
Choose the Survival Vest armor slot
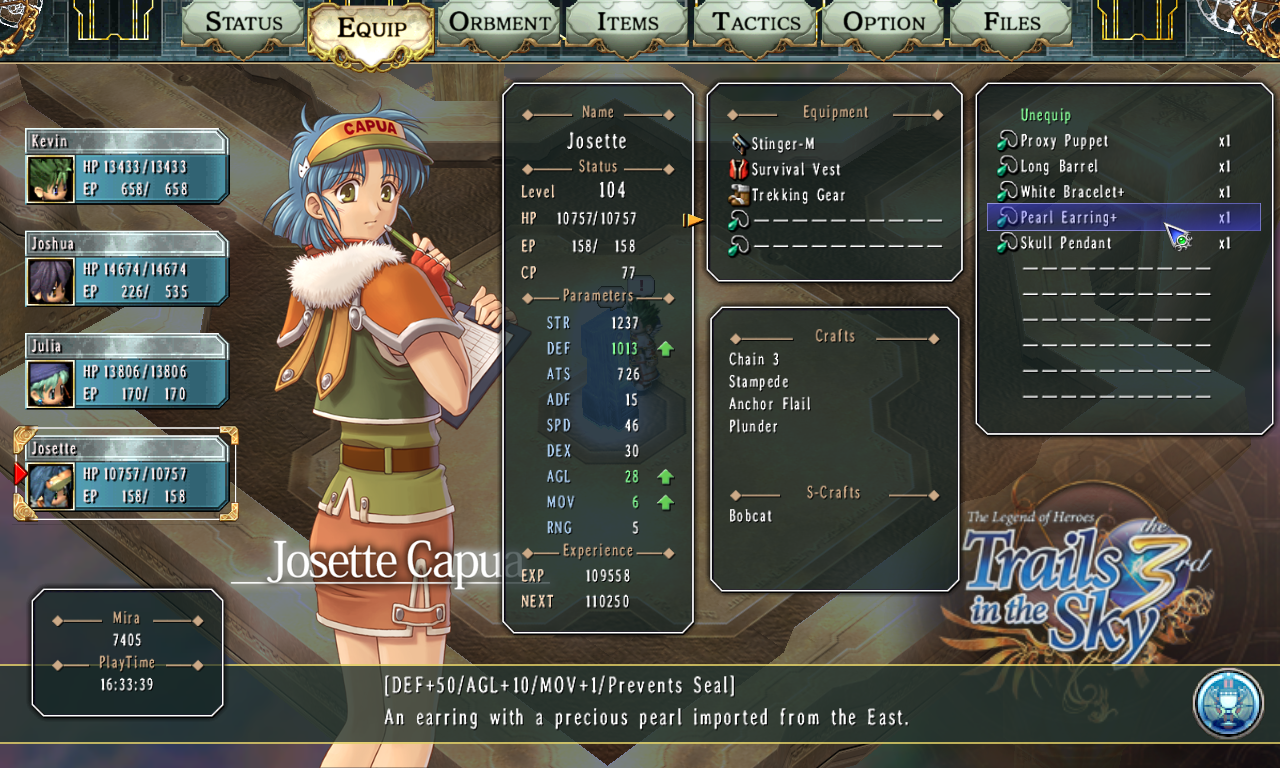[796, 170]
